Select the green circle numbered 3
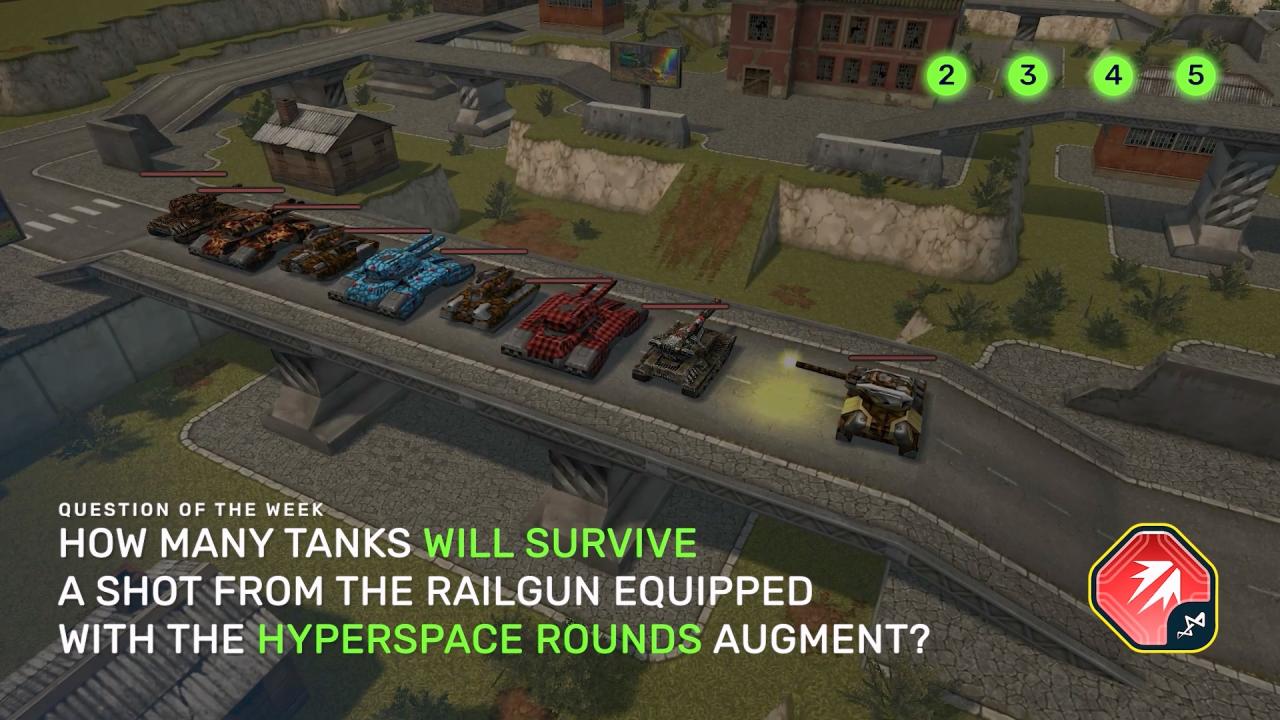The height and width of the screenshot is (720, 1280). click(1028, 75)
